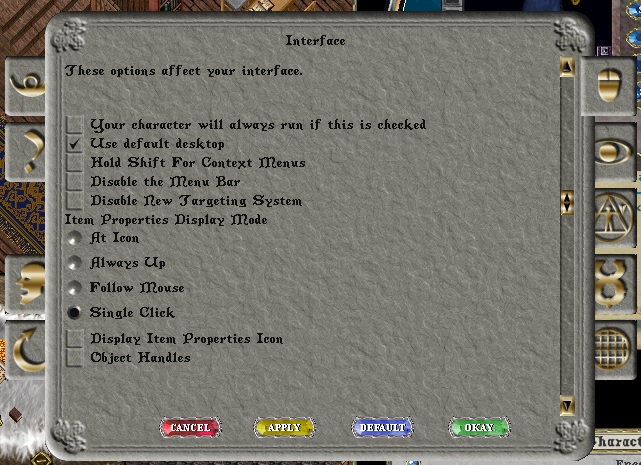Viewport: 641px width, 465px height.
Task: Tick Hold Shift For Context Menus
Action: coord(75,163)
